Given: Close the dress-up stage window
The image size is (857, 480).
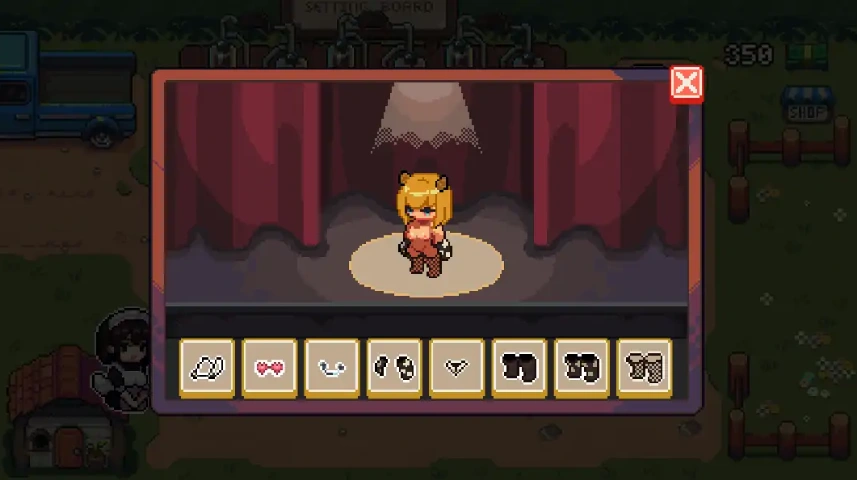Looking at the screenshot, I should tap(686, 84).
